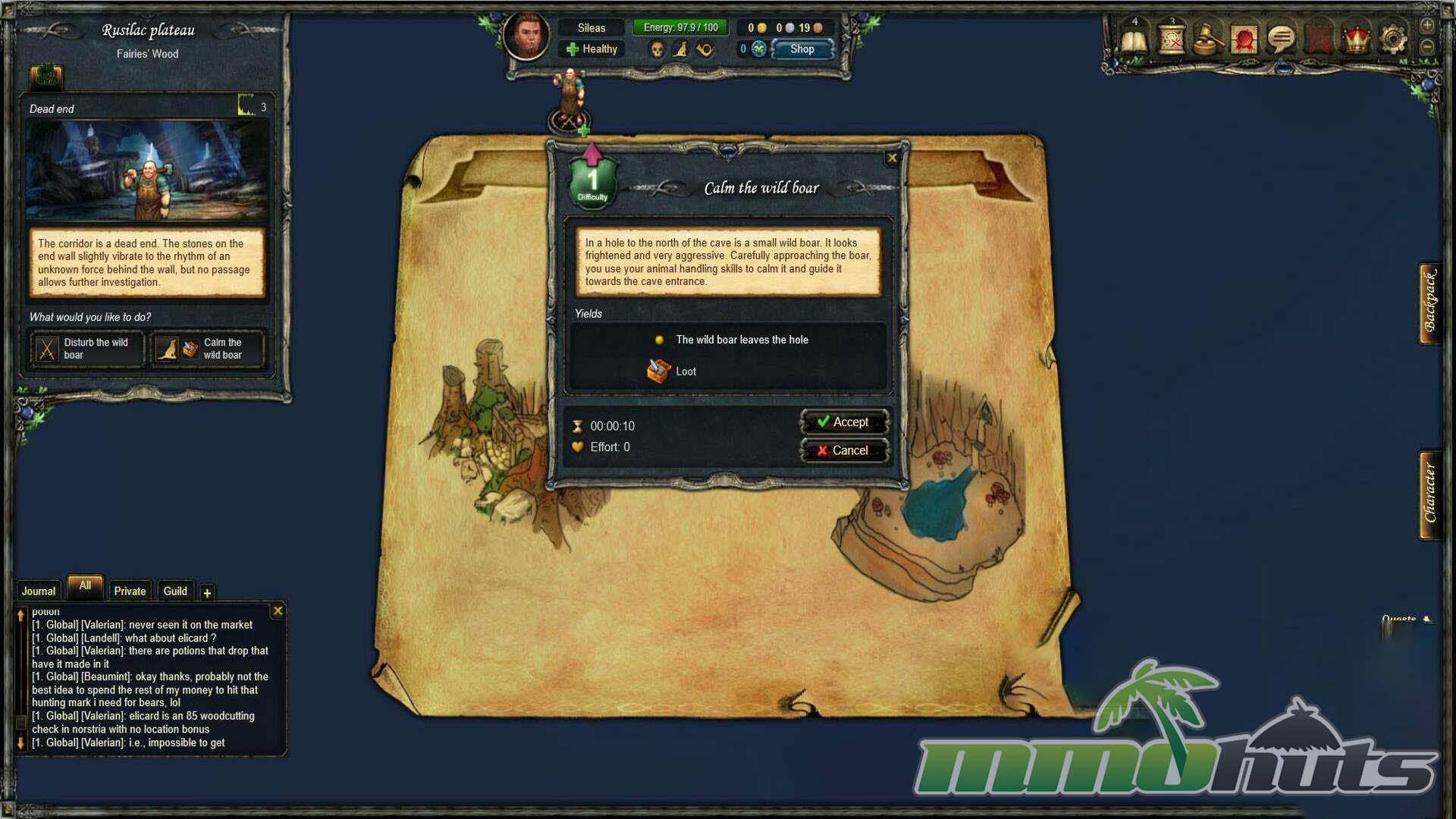This screenshot has height=819, width=1456.
Task: Switch to the Journal chat tab
Action: tap(38, 591)
